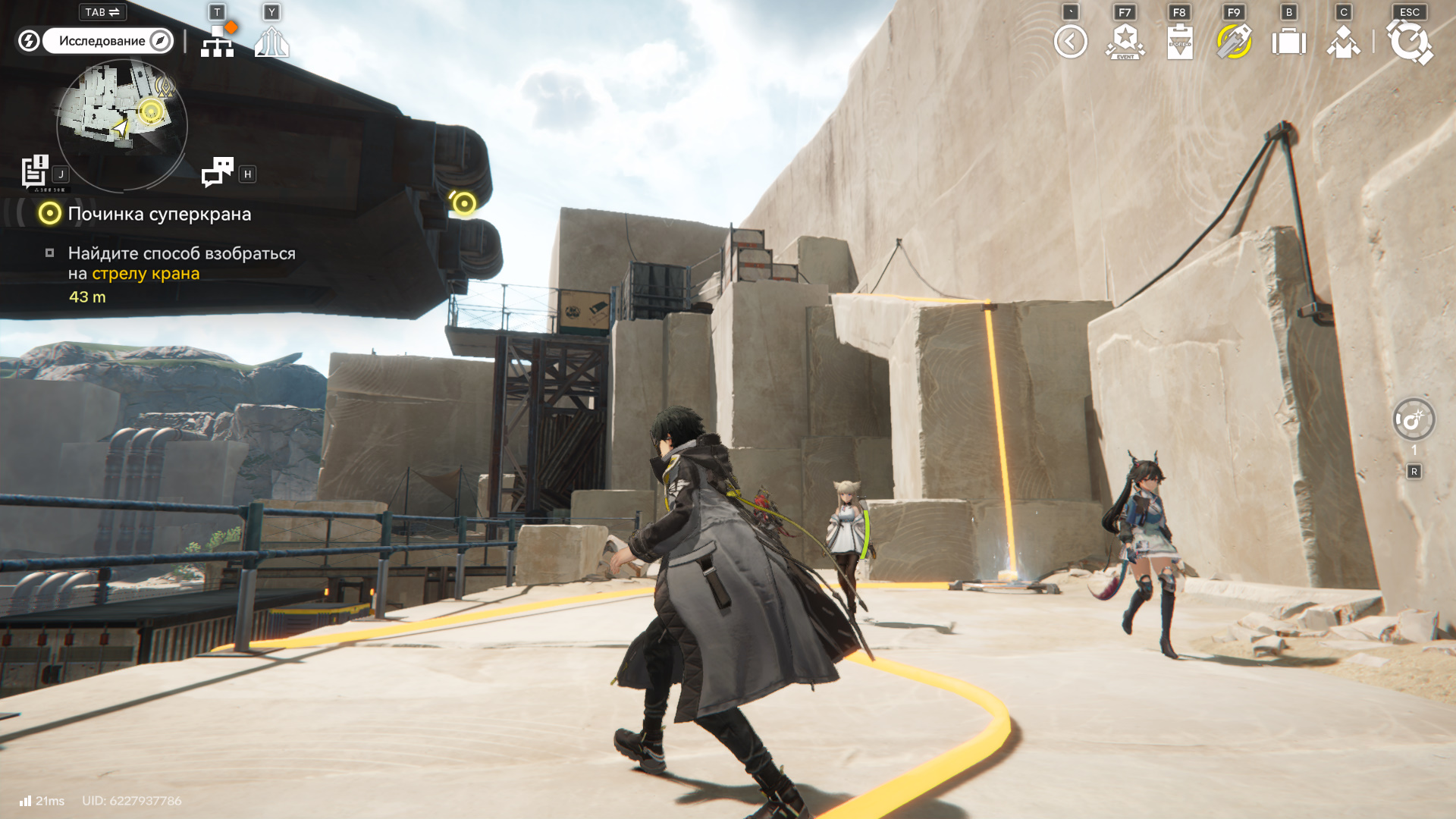Screen dimensions: 1456x819
Task: Open the yellow-ringed ticket icon
Action: click(1234, 42)
